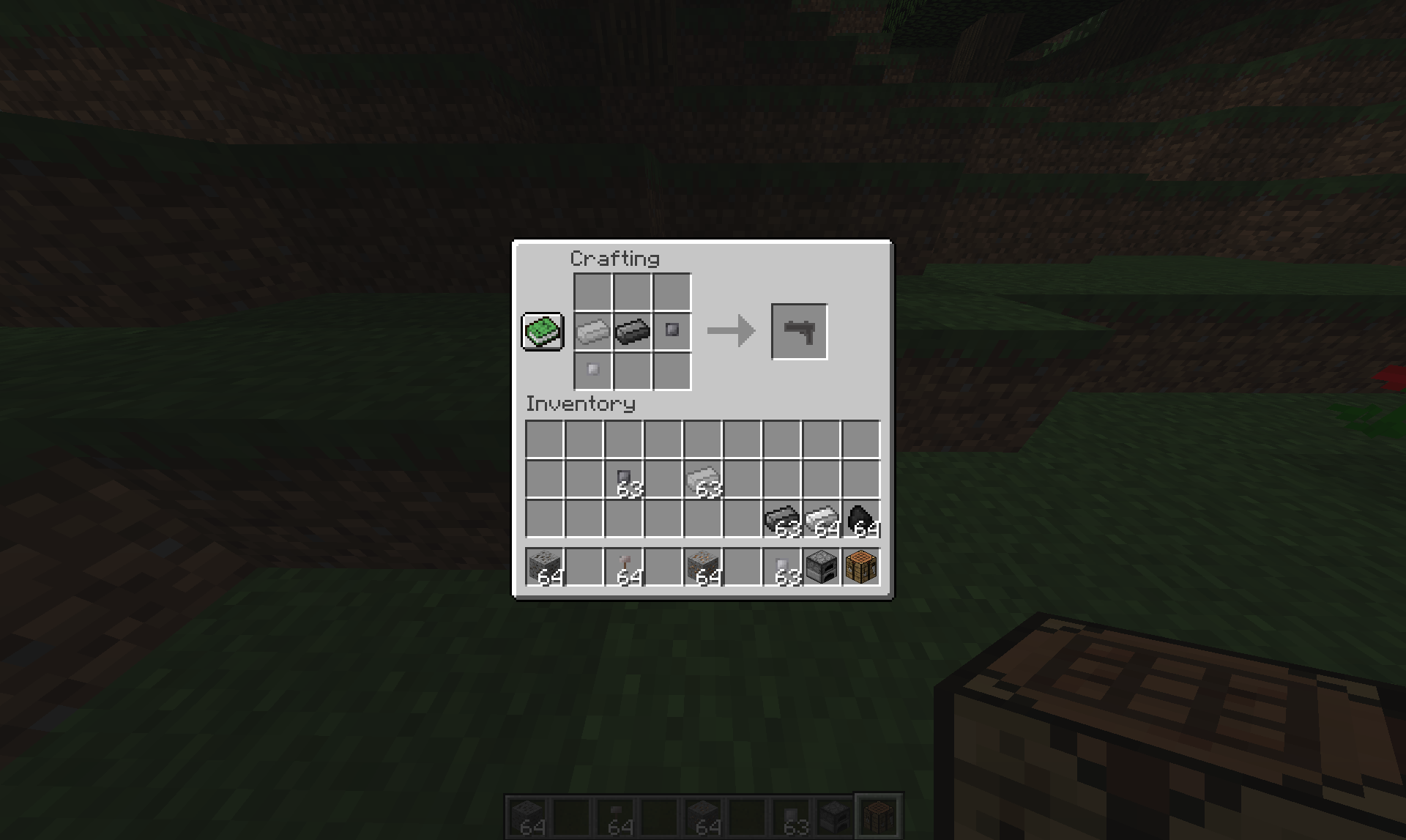Select the nugget stack of 63 in the hotbar
This screenshot has width=1406, height=840.
click(784, 568)
